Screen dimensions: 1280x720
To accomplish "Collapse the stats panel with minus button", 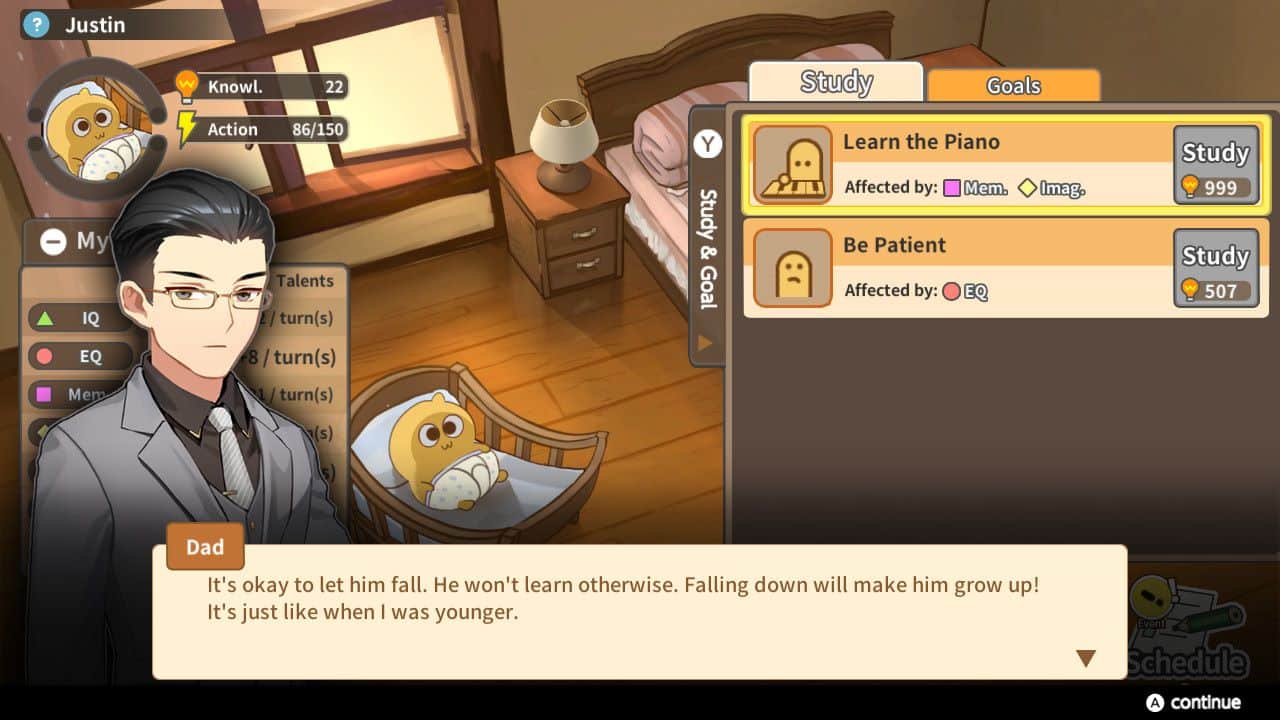I will coord(52,241).
